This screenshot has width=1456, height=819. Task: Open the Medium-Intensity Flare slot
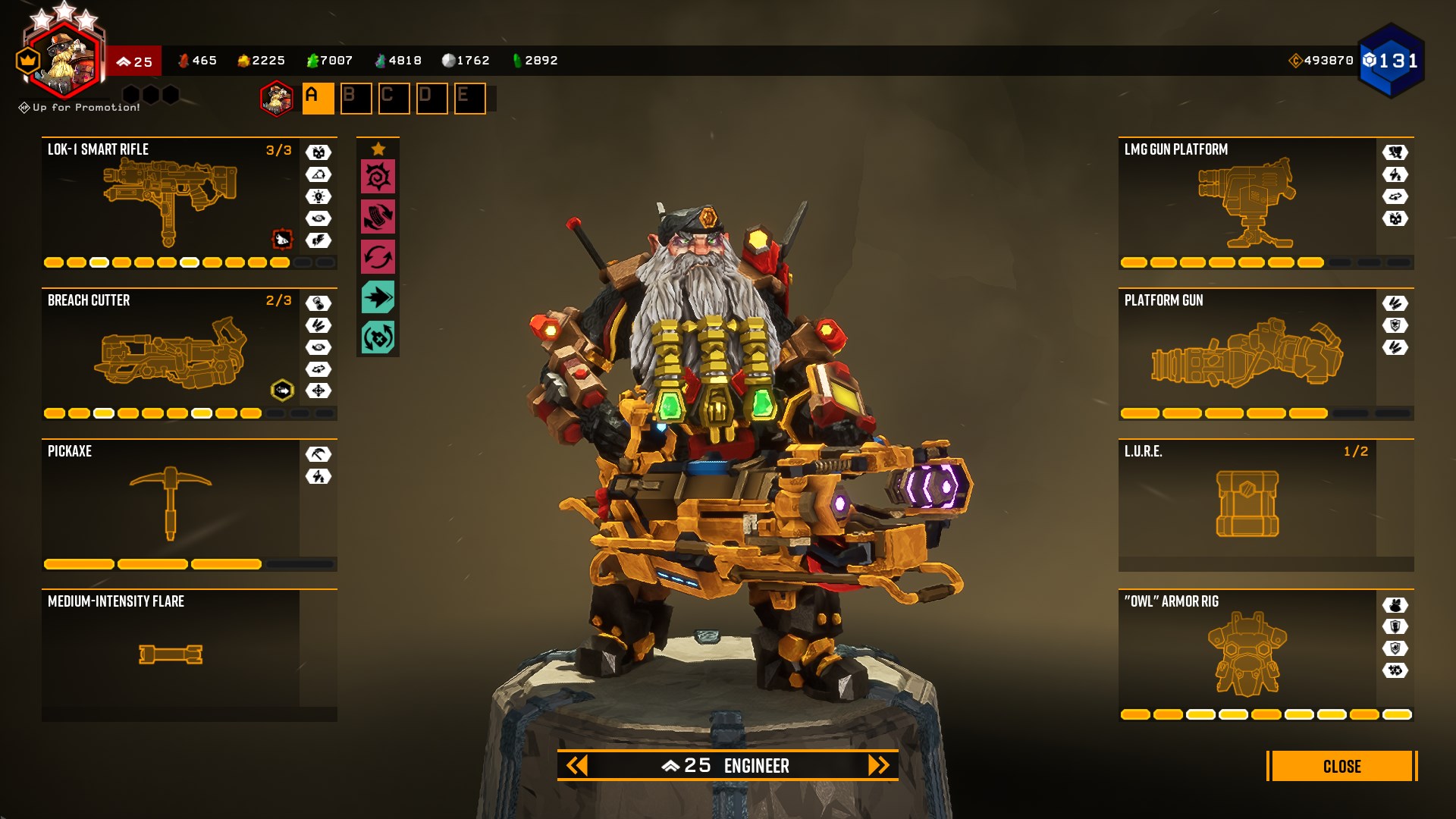click(x=171, y=654)
